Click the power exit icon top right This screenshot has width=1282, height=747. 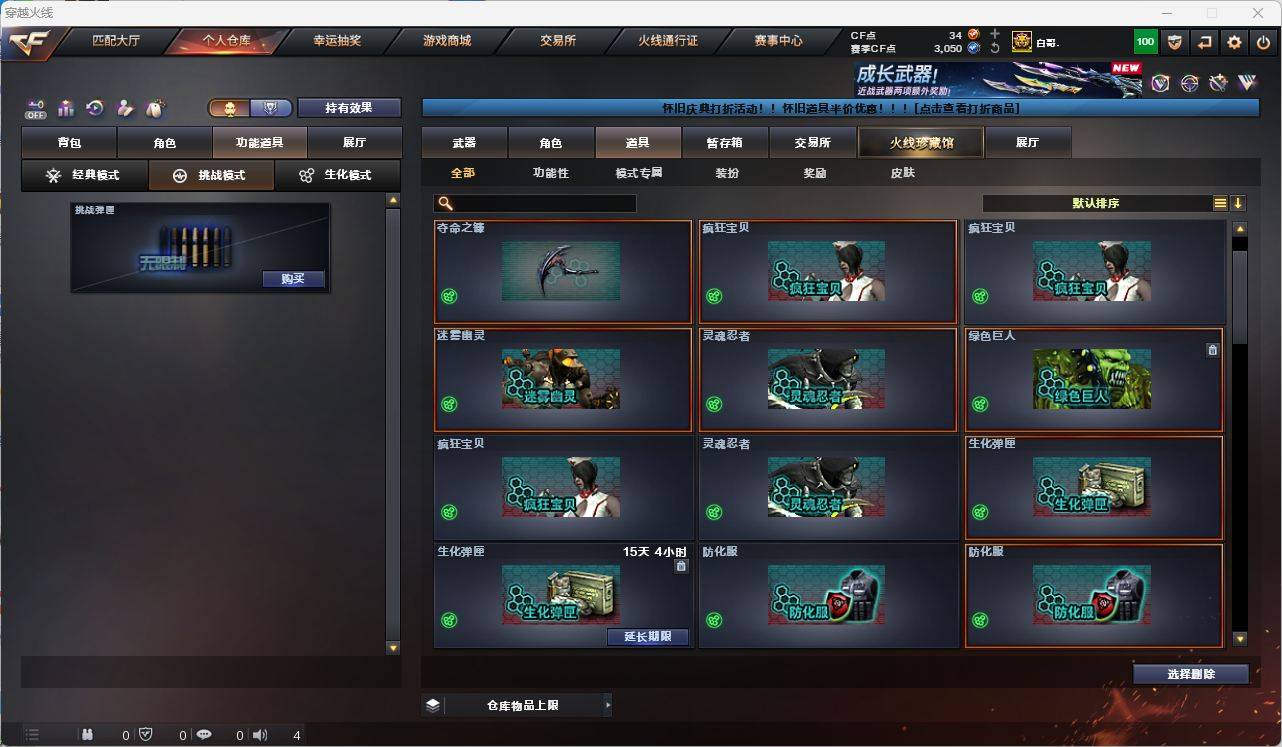point(1262,41)
